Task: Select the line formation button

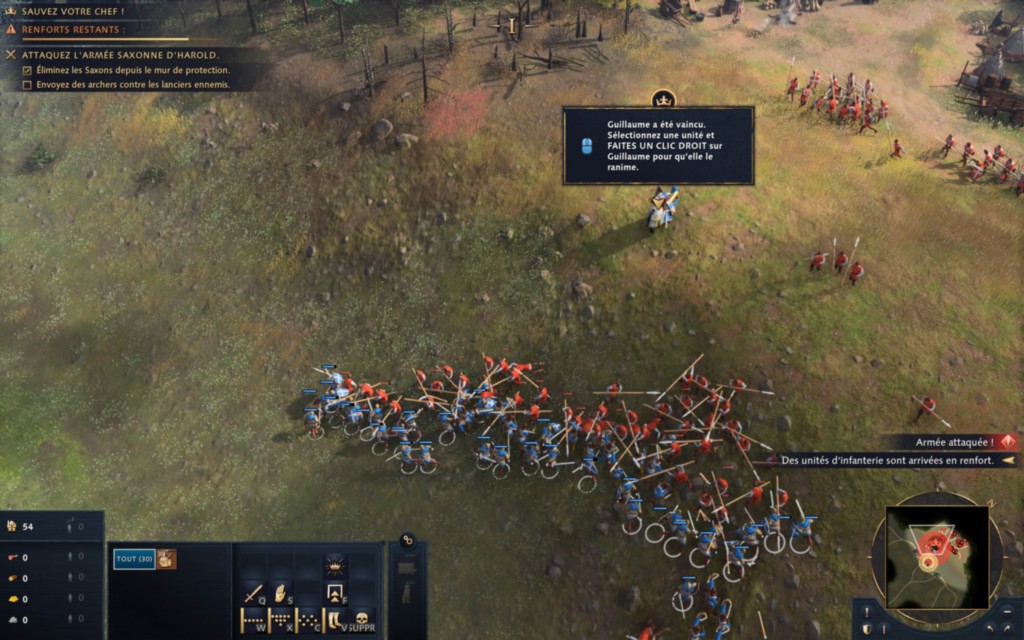Action: pyautogui.click(x=253, y=620)
